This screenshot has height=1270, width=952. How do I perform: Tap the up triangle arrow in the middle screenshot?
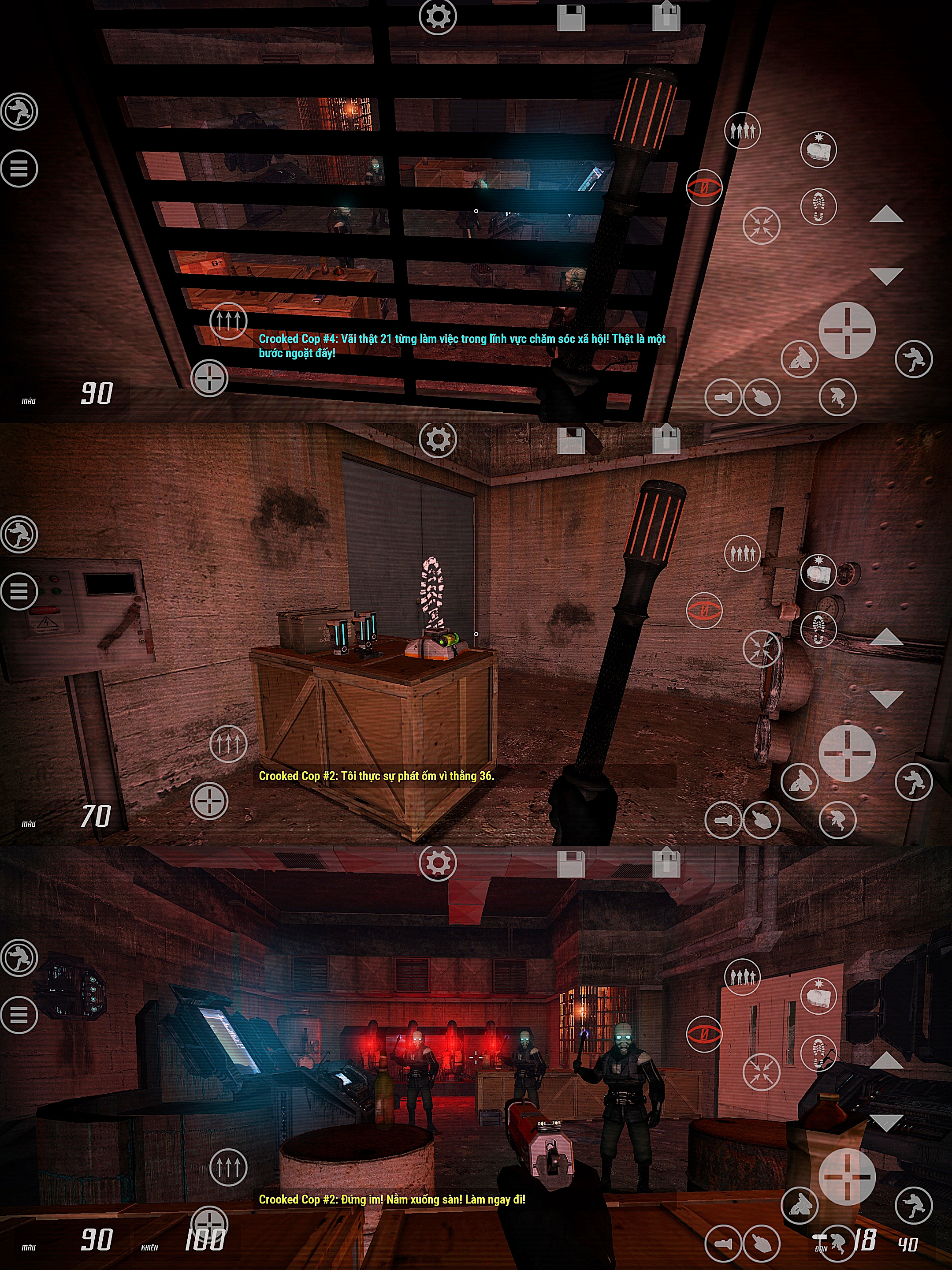(886, 637)
